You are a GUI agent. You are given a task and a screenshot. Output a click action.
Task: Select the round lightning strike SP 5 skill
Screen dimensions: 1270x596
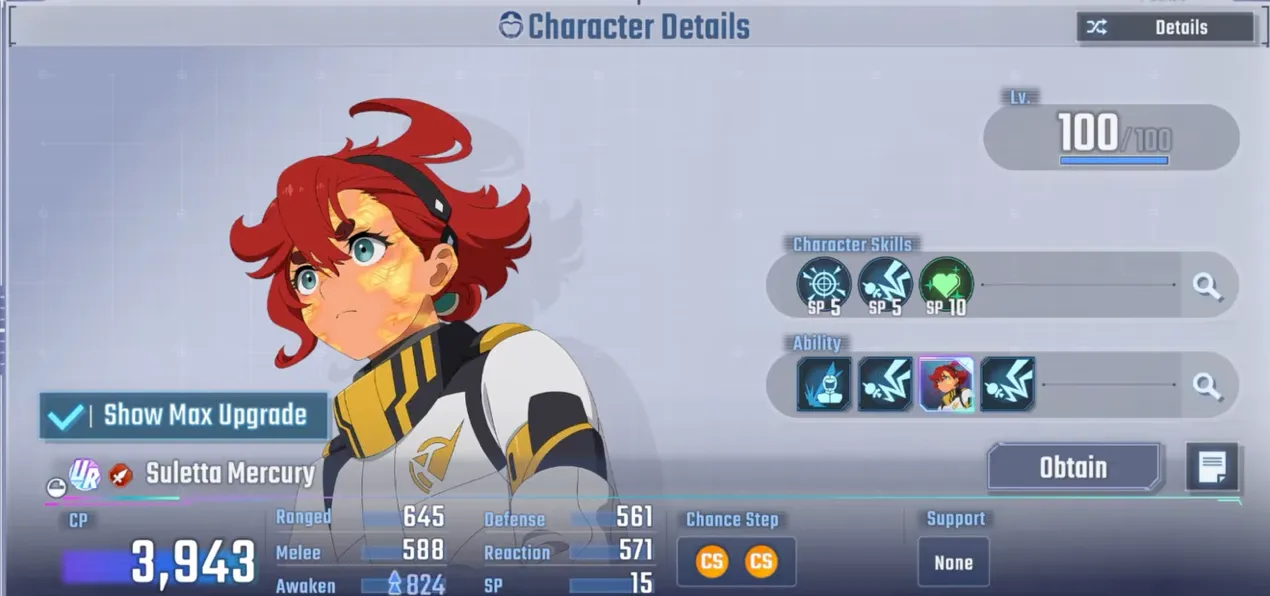click(x=885, y=285)
